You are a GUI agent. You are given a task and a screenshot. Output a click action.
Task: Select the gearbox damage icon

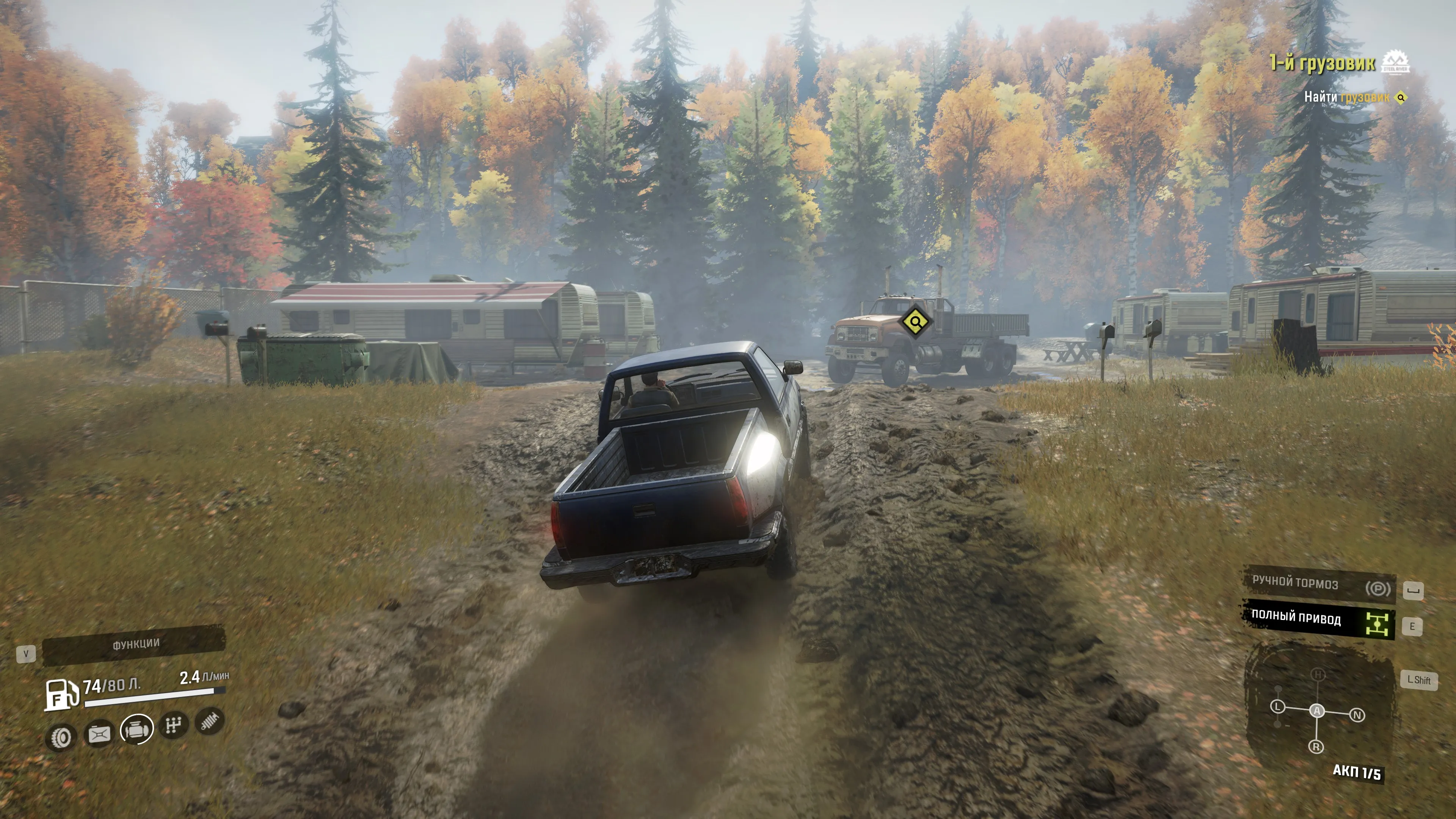point(173,725)
